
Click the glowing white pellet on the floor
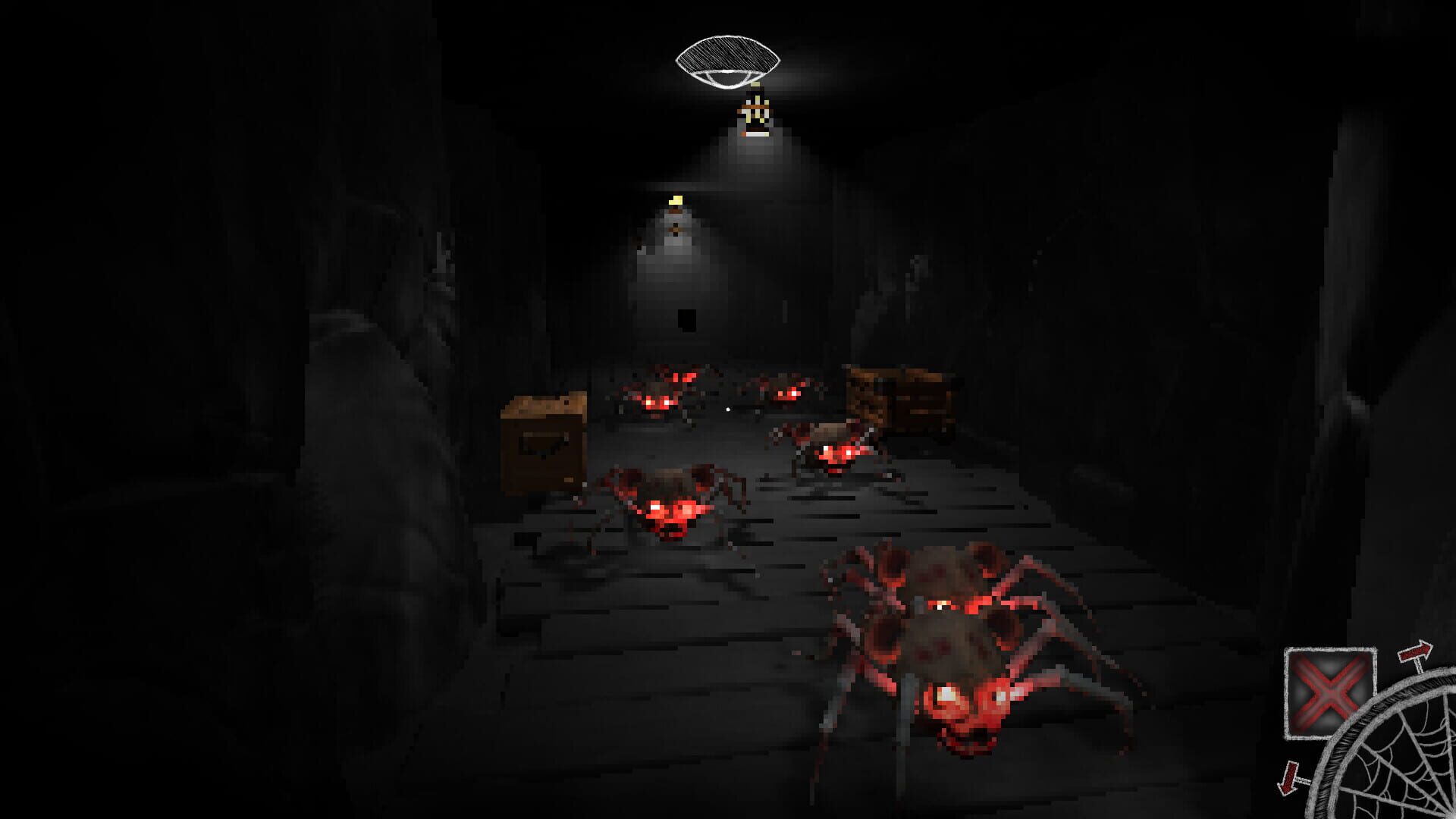click(x=726, y=409)
